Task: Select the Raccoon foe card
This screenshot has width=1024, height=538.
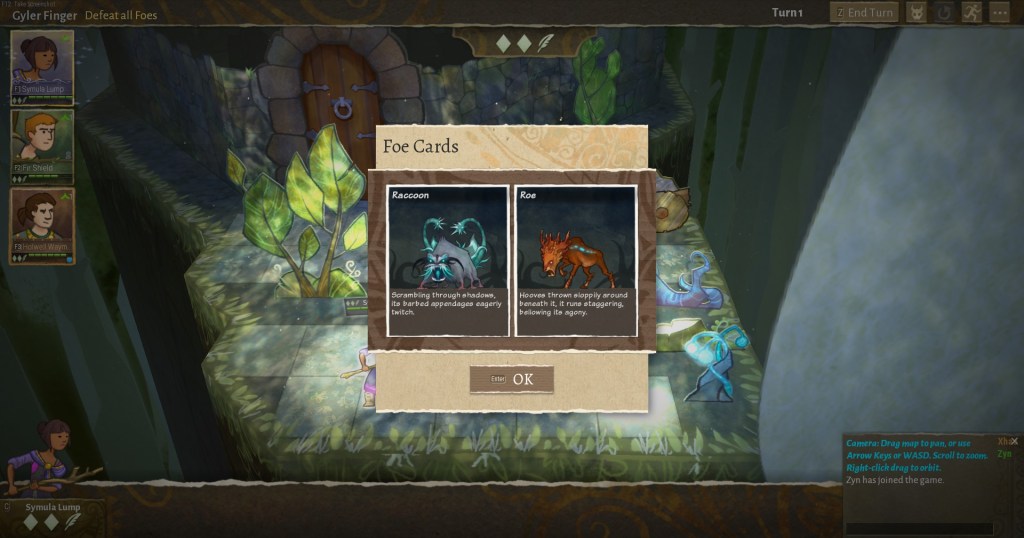Action: click(x=447, y=260)
